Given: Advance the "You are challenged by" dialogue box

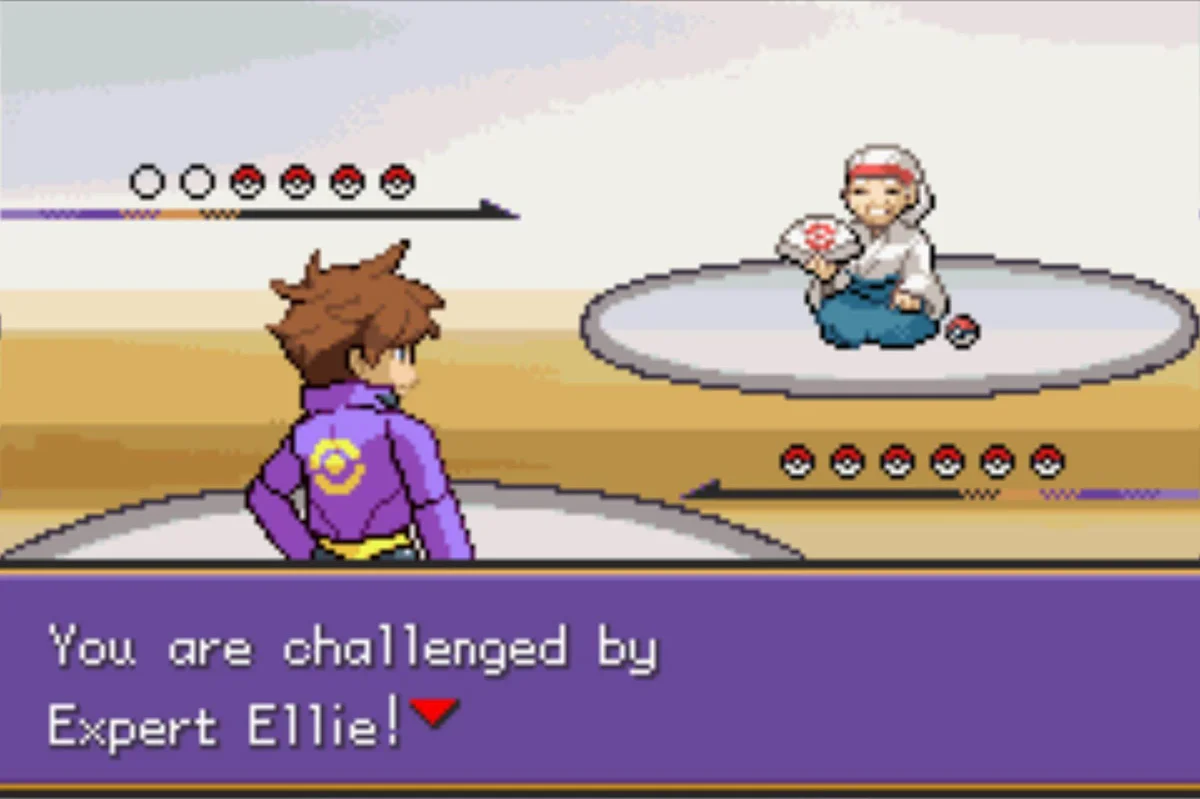Looking at the screenshot, I should (x=600, y=680).
